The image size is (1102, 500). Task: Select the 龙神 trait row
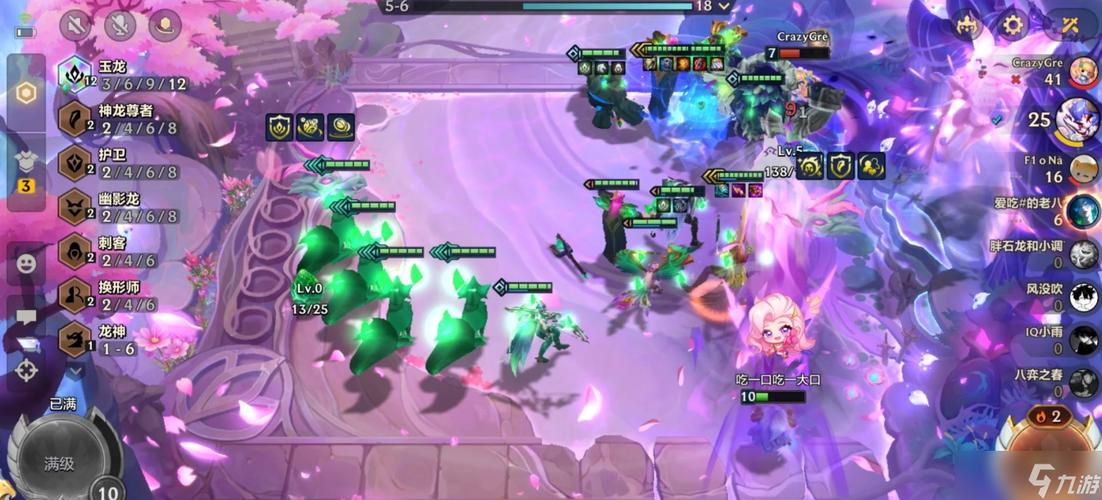110,340
